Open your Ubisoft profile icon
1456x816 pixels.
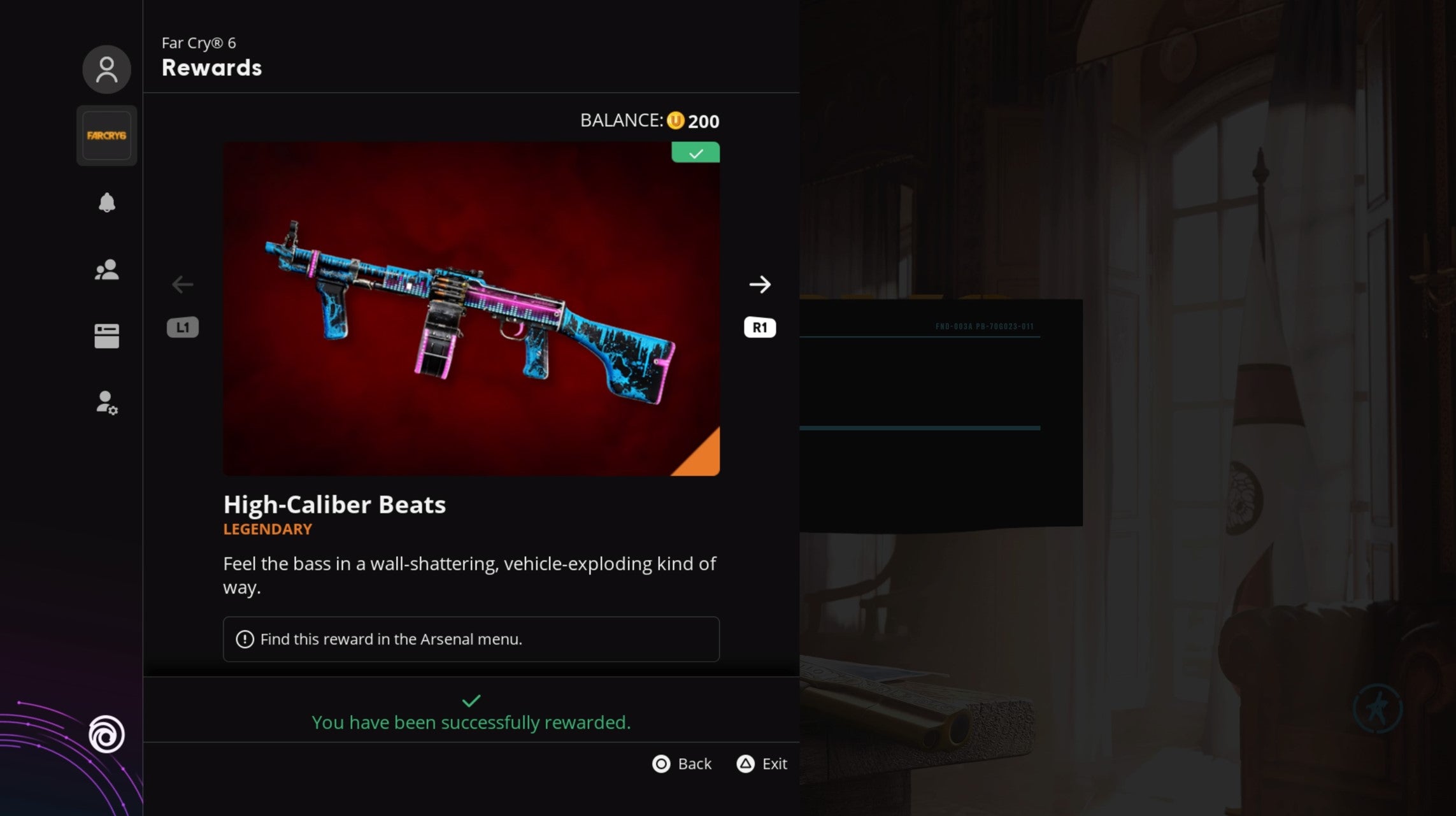click(x=106, y=69)
